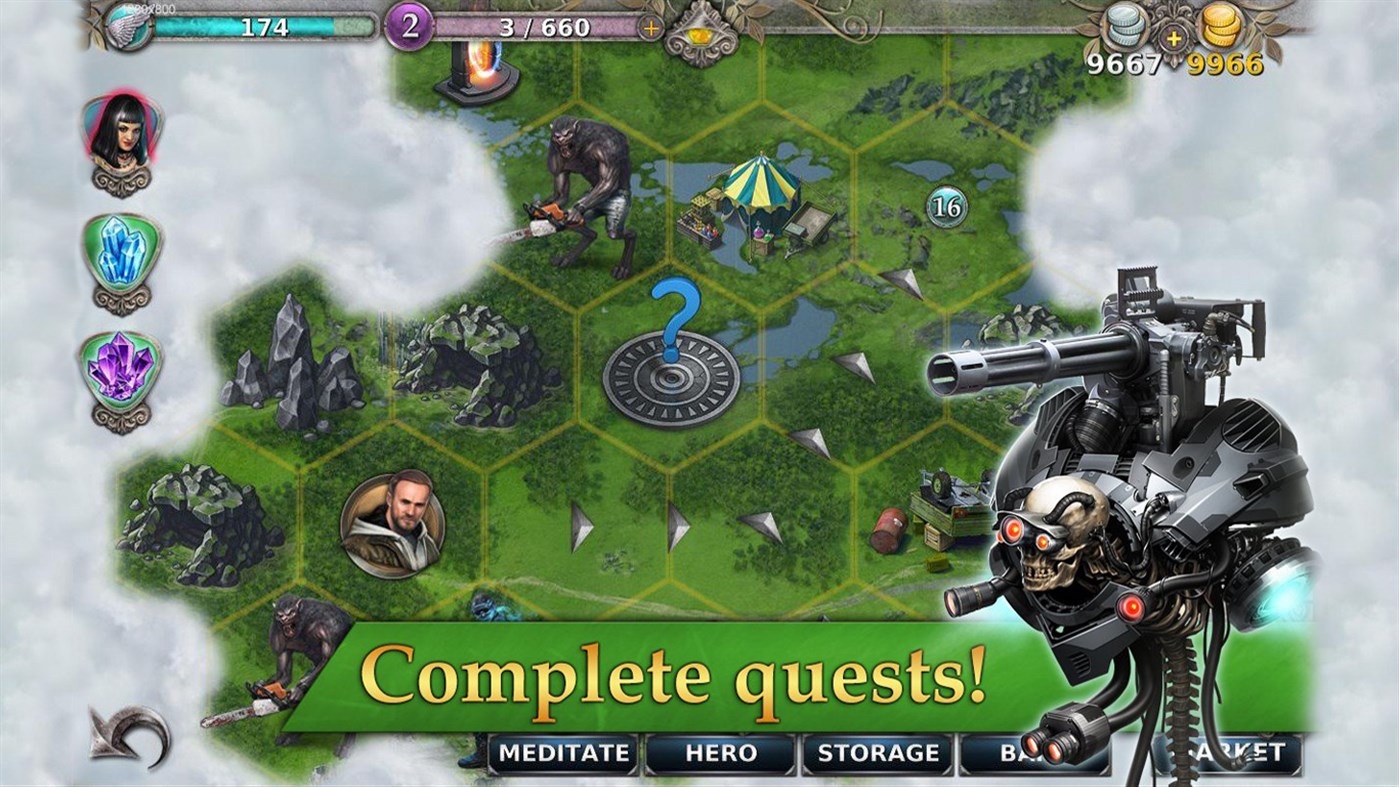Select the question mark tile on the map

[x=673, y=360]
